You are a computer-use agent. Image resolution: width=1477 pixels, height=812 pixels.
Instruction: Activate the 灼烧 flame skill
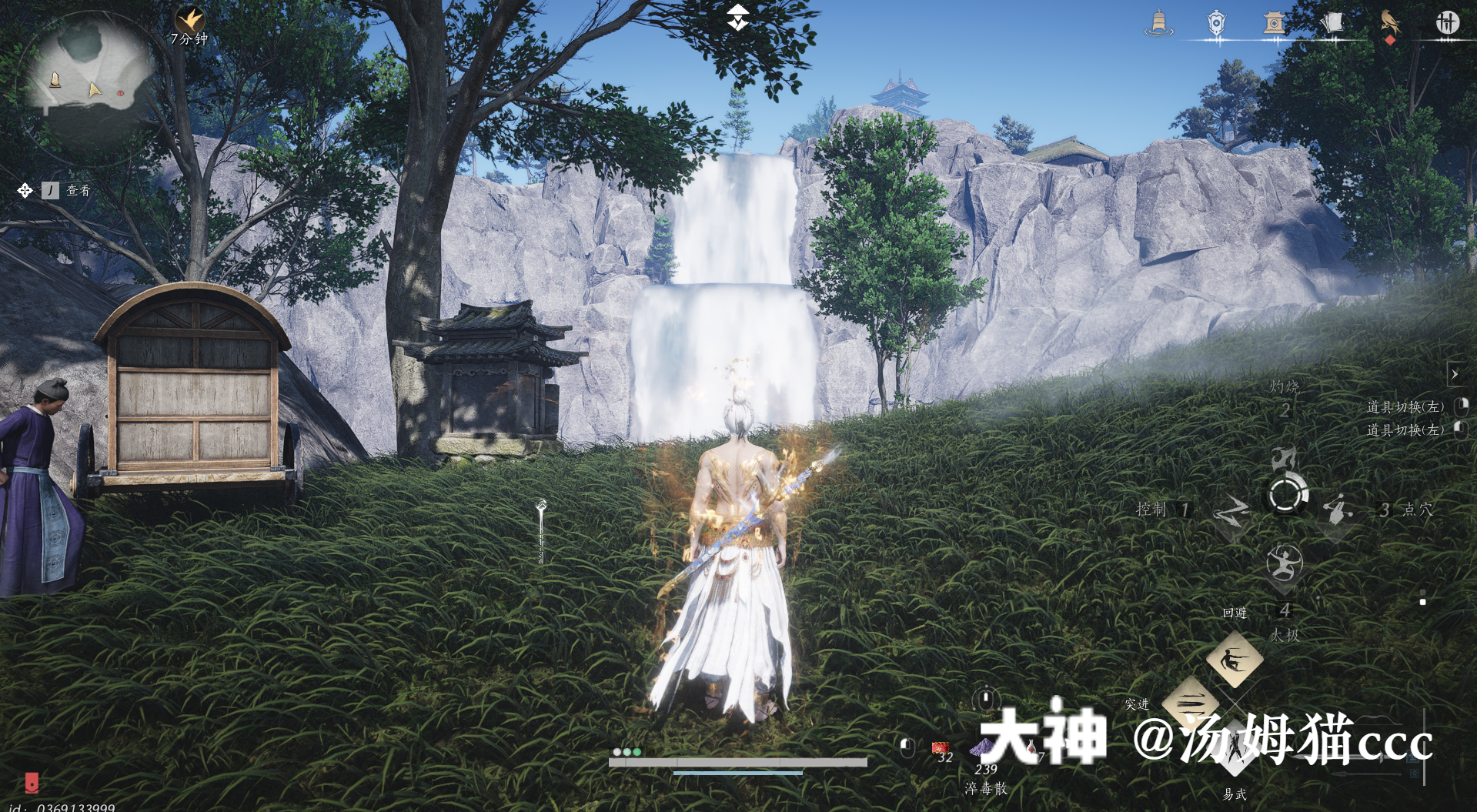pyautogui.click(x=1283, y=459)
